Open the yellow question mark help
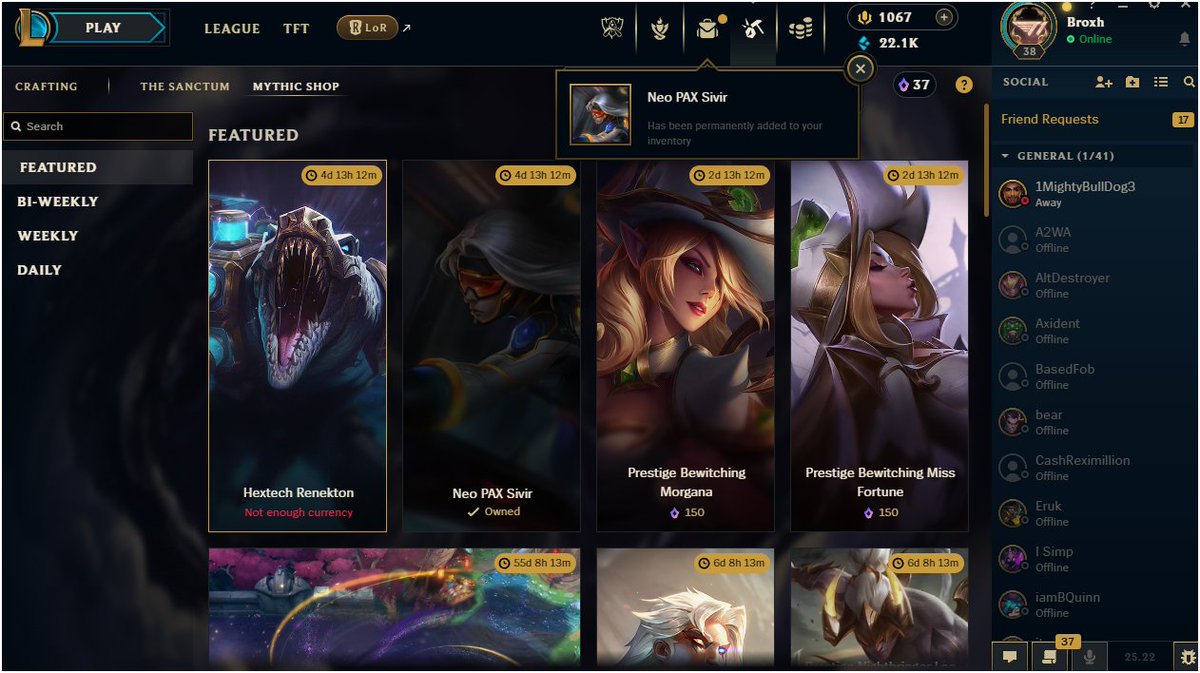This screenshot has height=673, width=1200. (x=964, y=85)
